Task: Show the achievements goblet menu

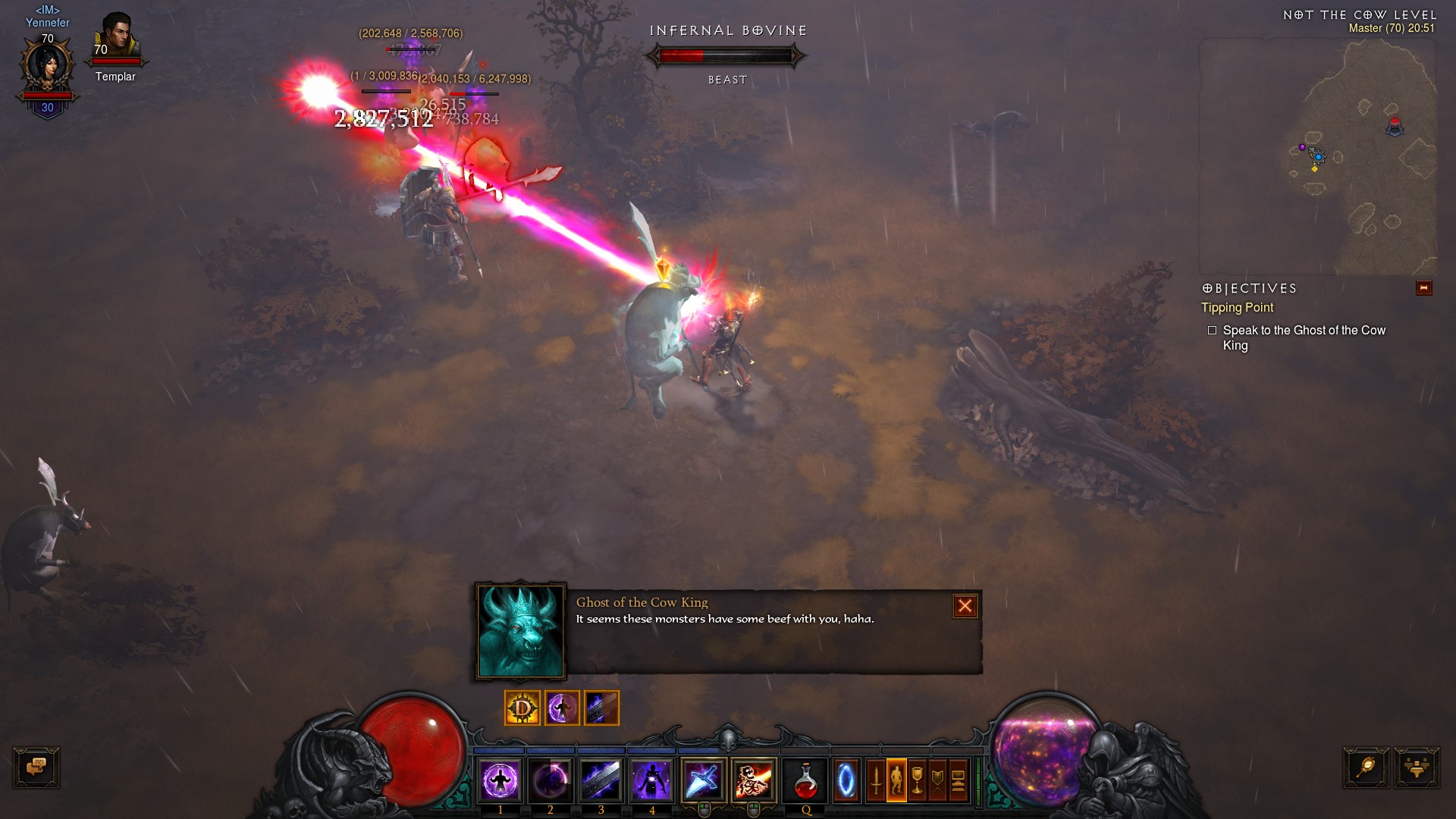Action: (x=917, y=780)
